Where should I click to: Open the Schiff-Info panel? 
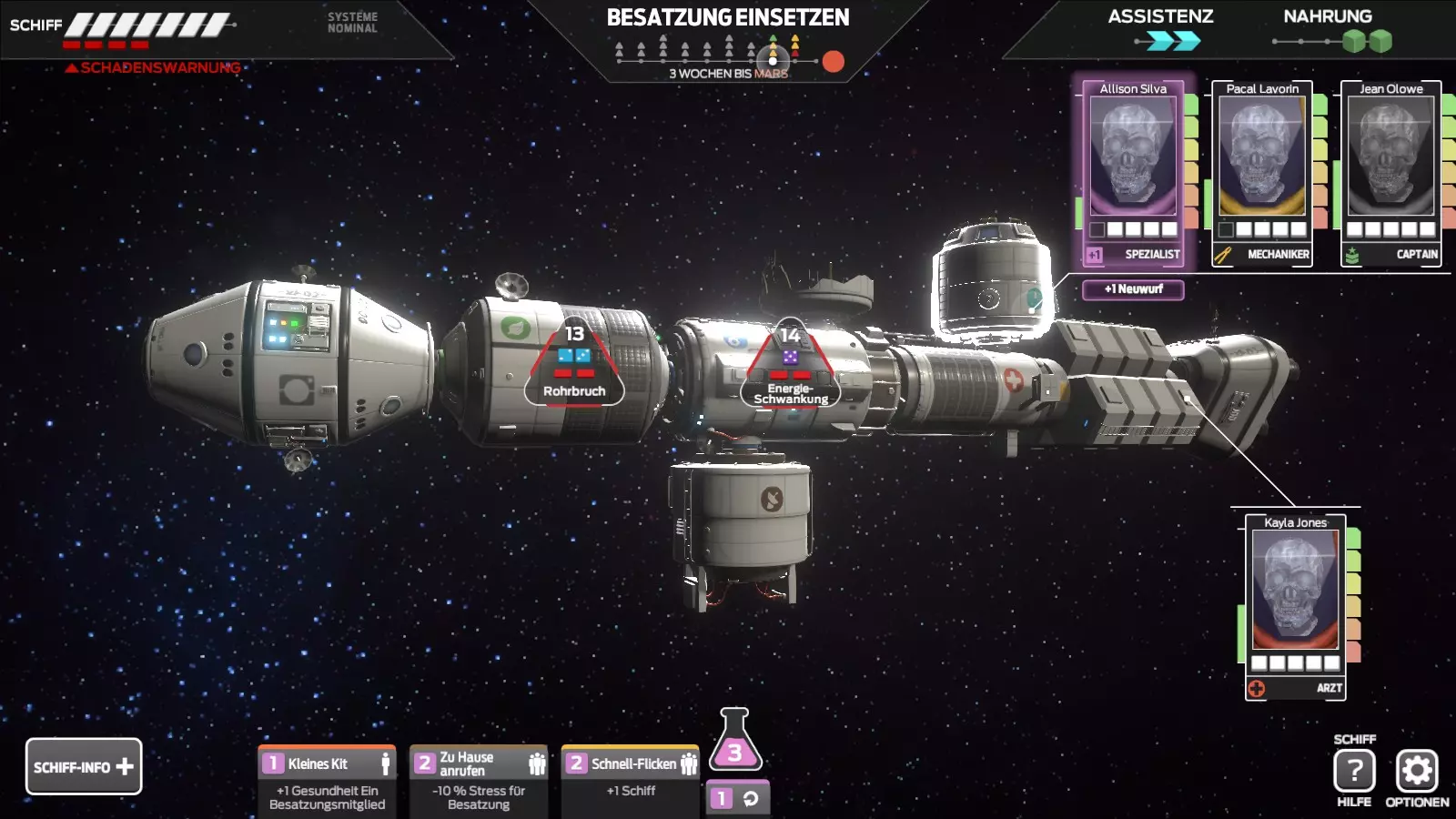84,766
